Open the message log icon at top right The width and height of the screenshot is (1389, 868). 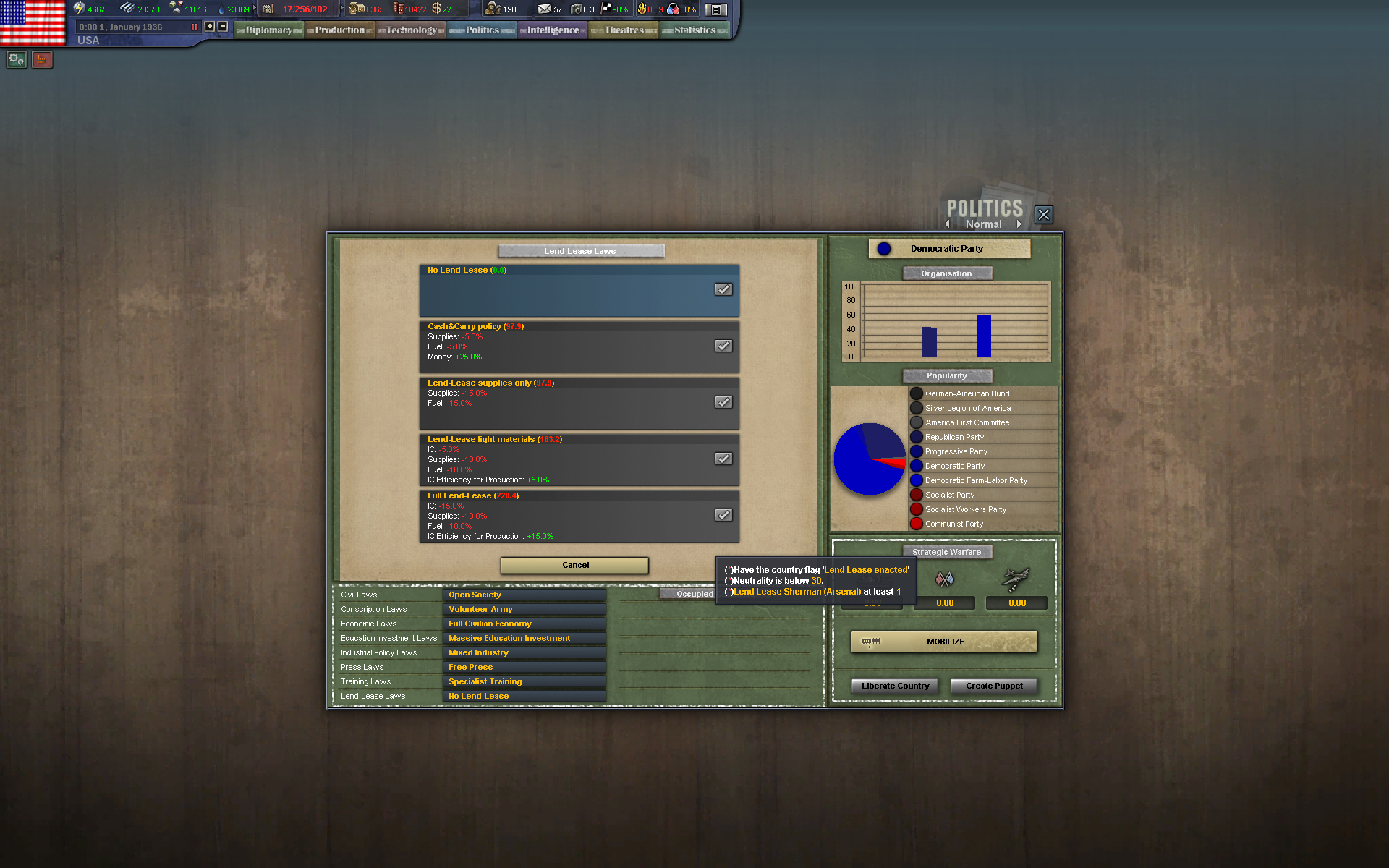pos(716,9)
